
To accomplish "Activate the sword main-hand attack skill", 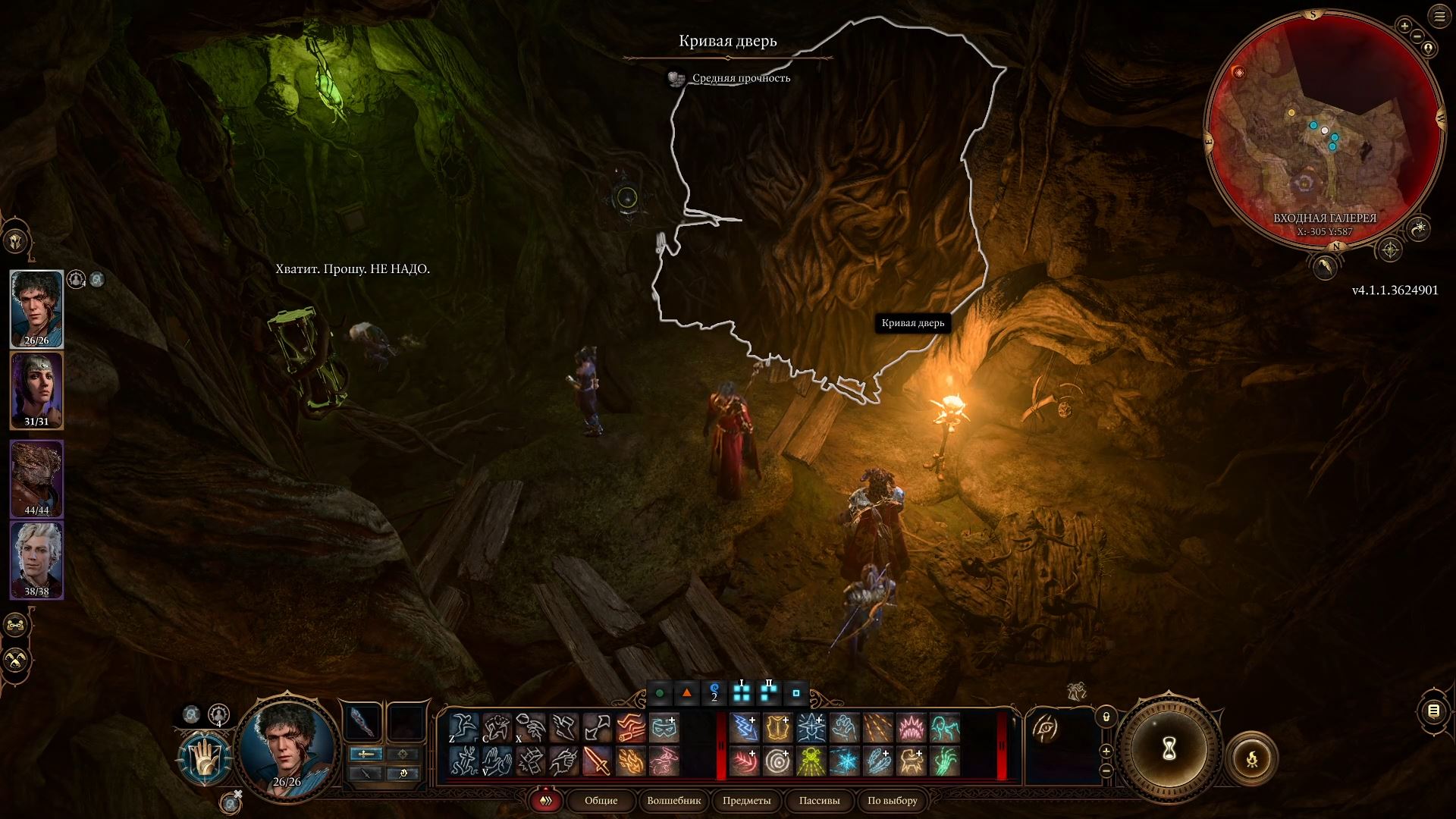I will tap(597, 761).
